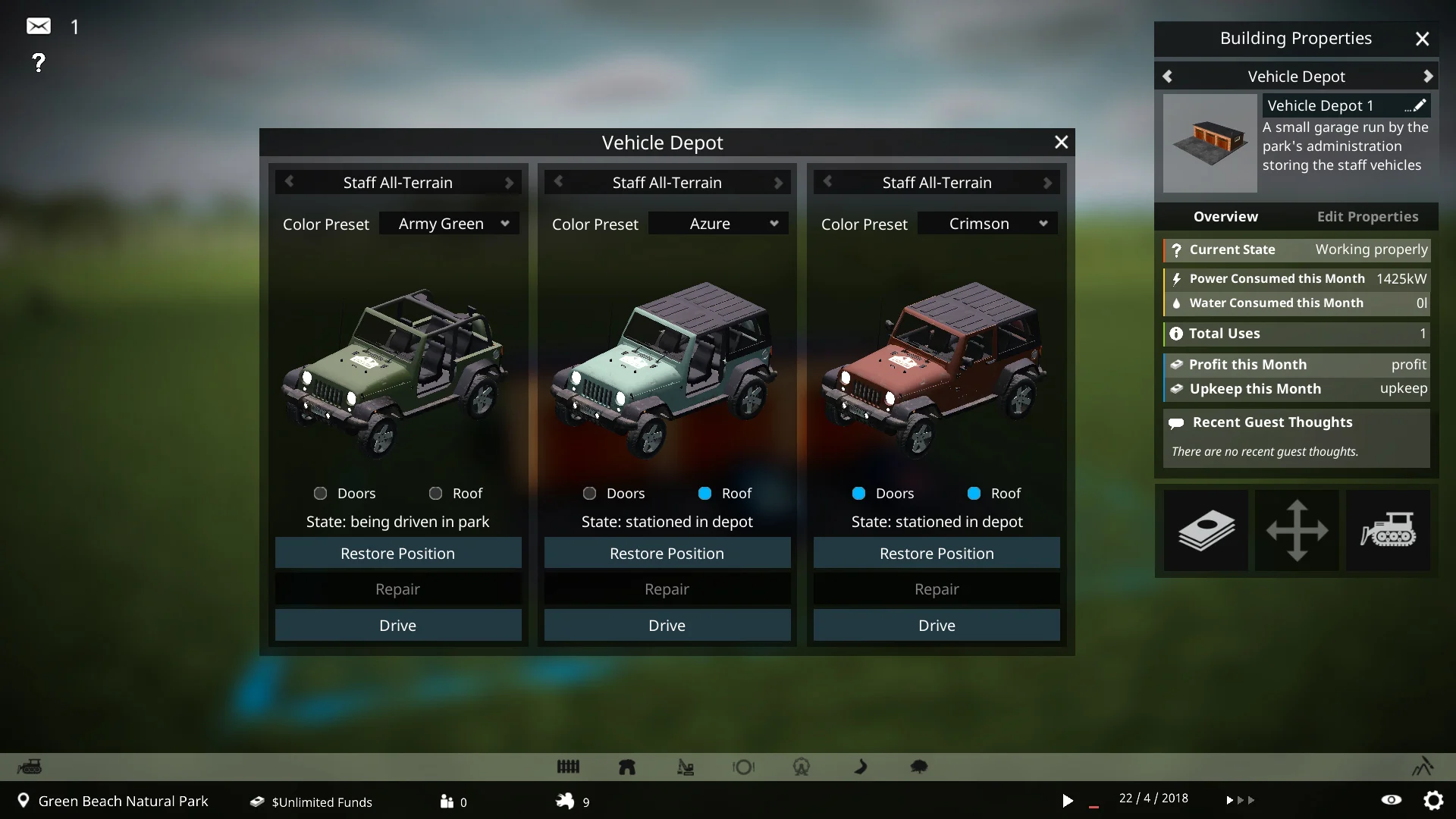
Task: Toggle Roof on the Azure vehicle
Action: pos(705,494)
